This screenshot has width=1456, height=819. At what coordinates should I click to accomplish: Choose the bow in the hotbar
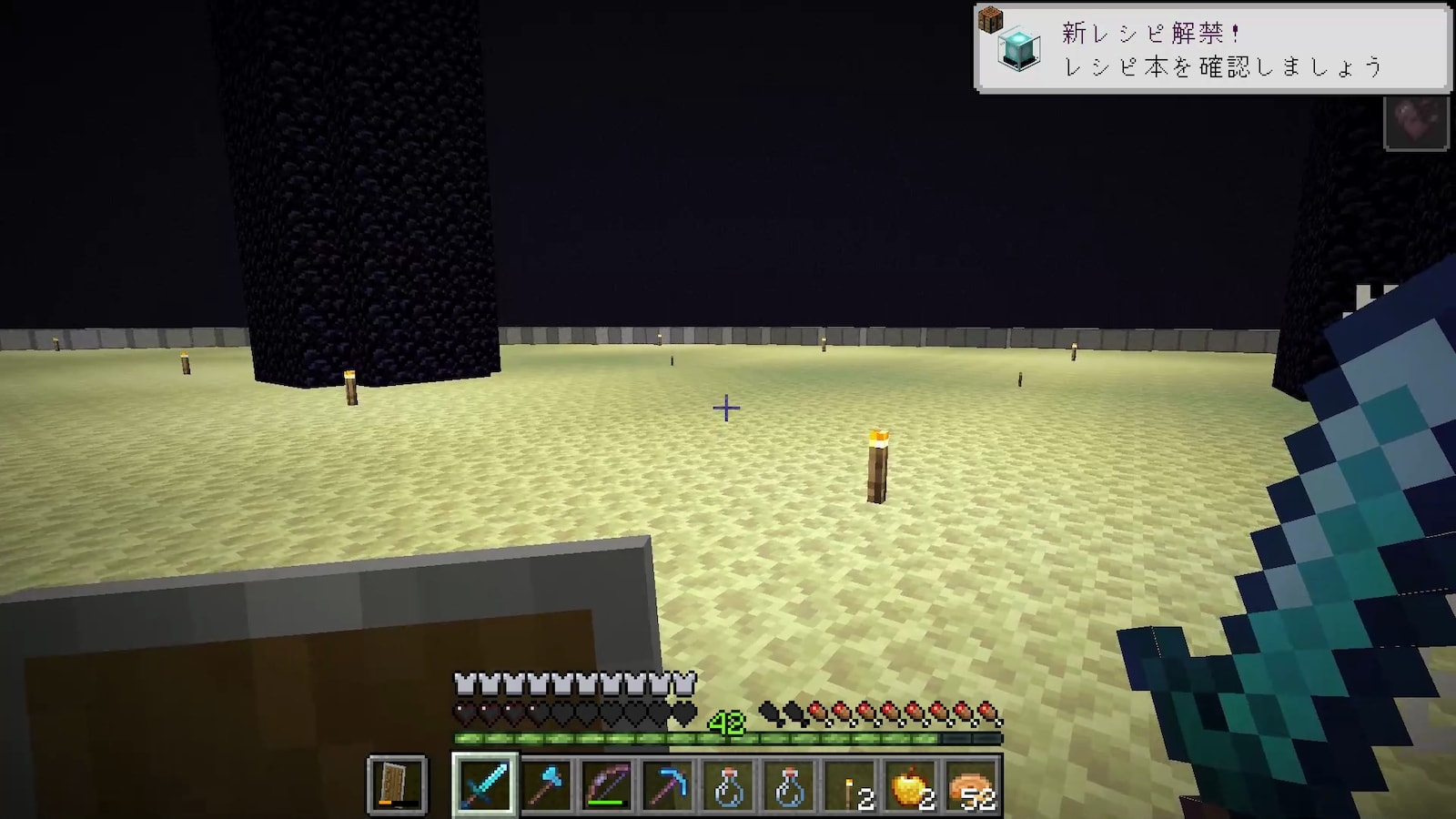click(607, 784)
